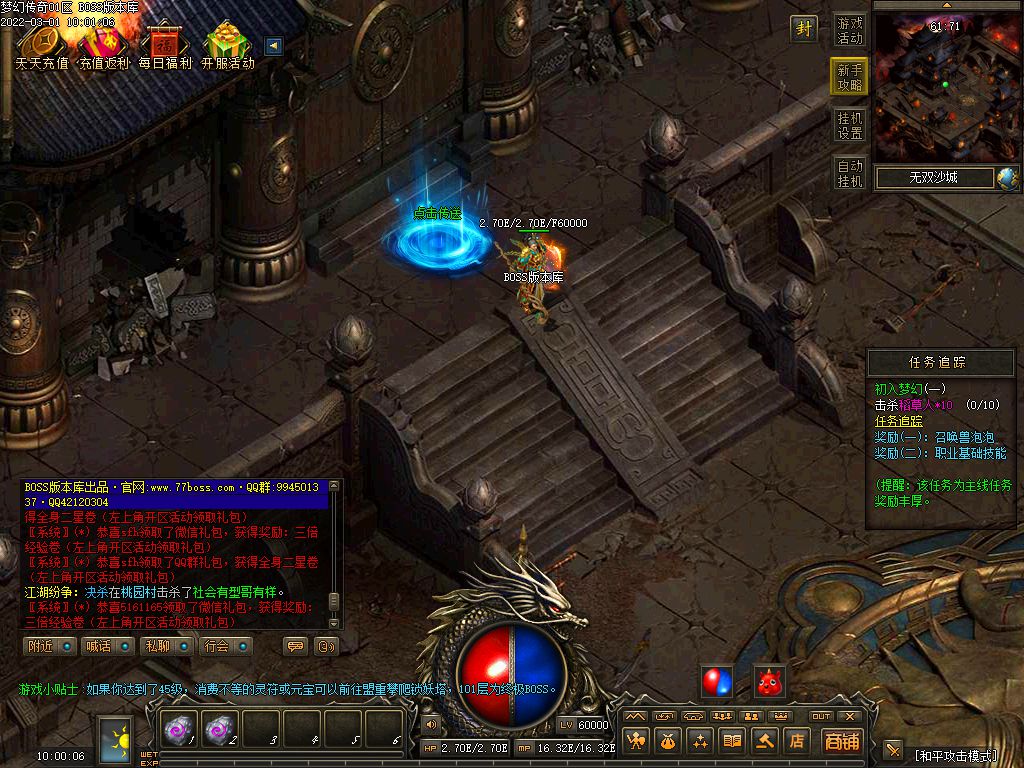
Task: Click the crossed swords attack mode button
Action: click(x=893, y=749)
